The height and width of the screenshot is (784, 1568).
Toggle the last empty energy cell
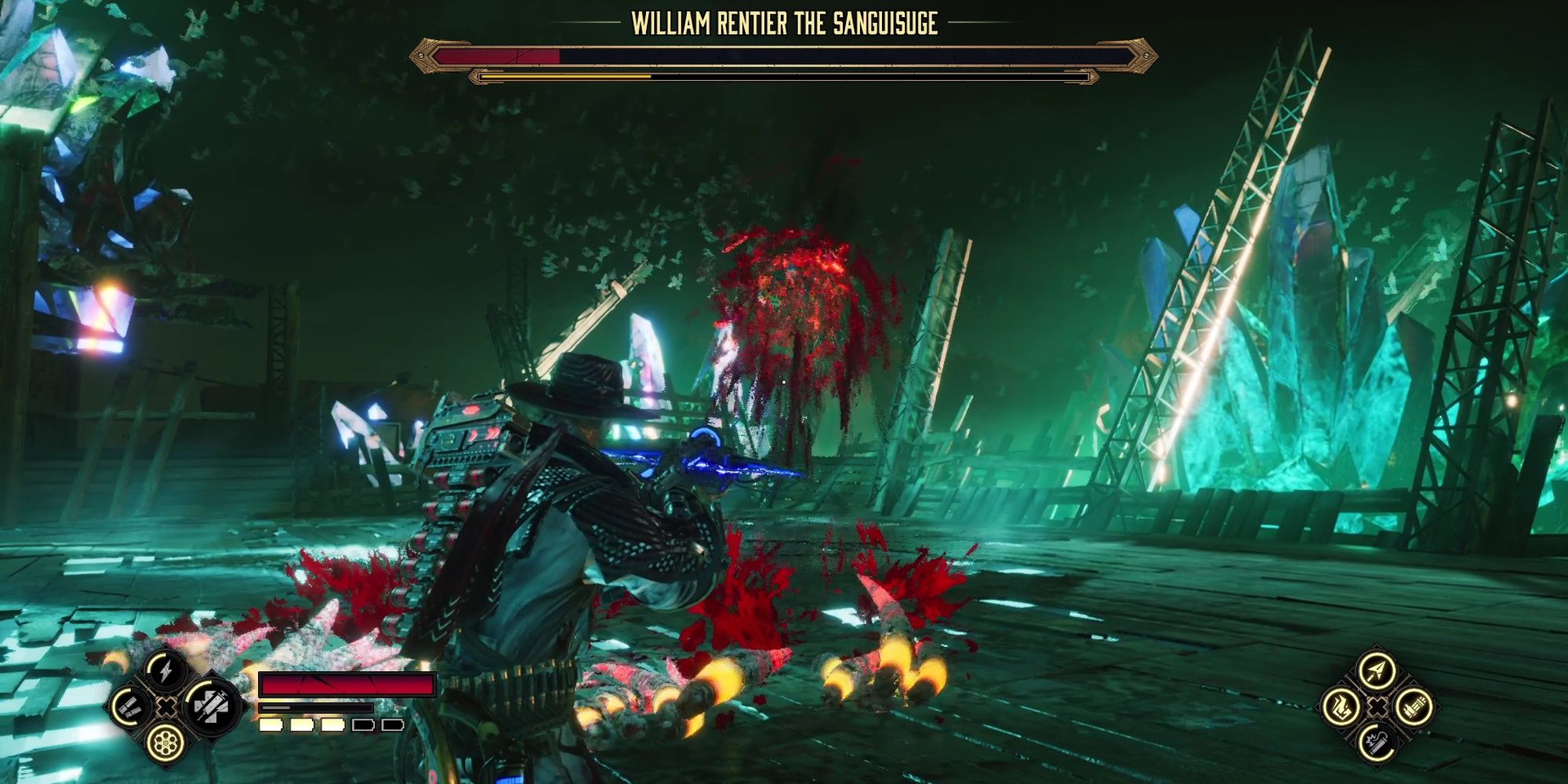[393, 726]
